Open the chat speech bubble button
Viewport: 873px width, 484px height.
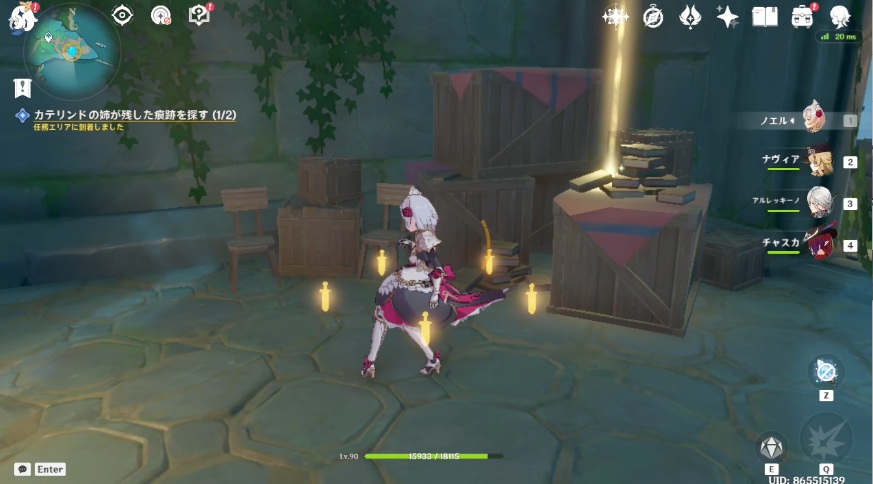(22, 469)
